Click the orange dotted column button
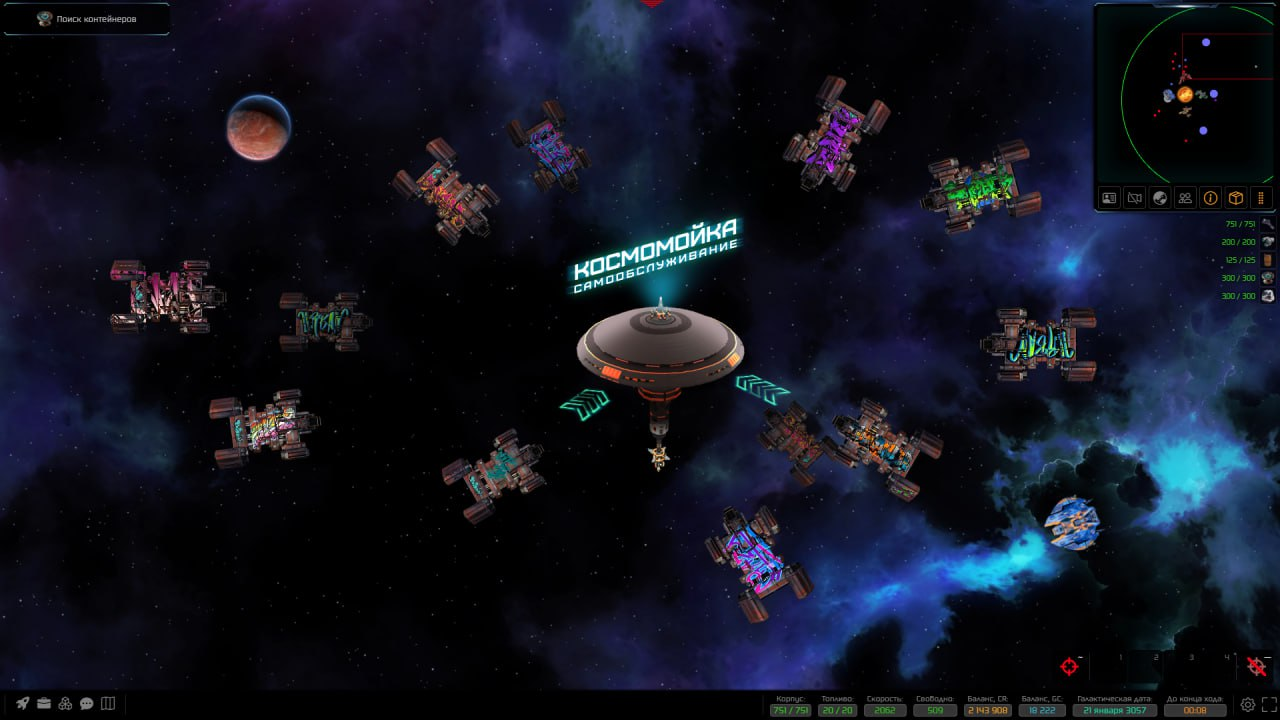The width and height of the screenshot is (1280, 720). coord(1261,198)
